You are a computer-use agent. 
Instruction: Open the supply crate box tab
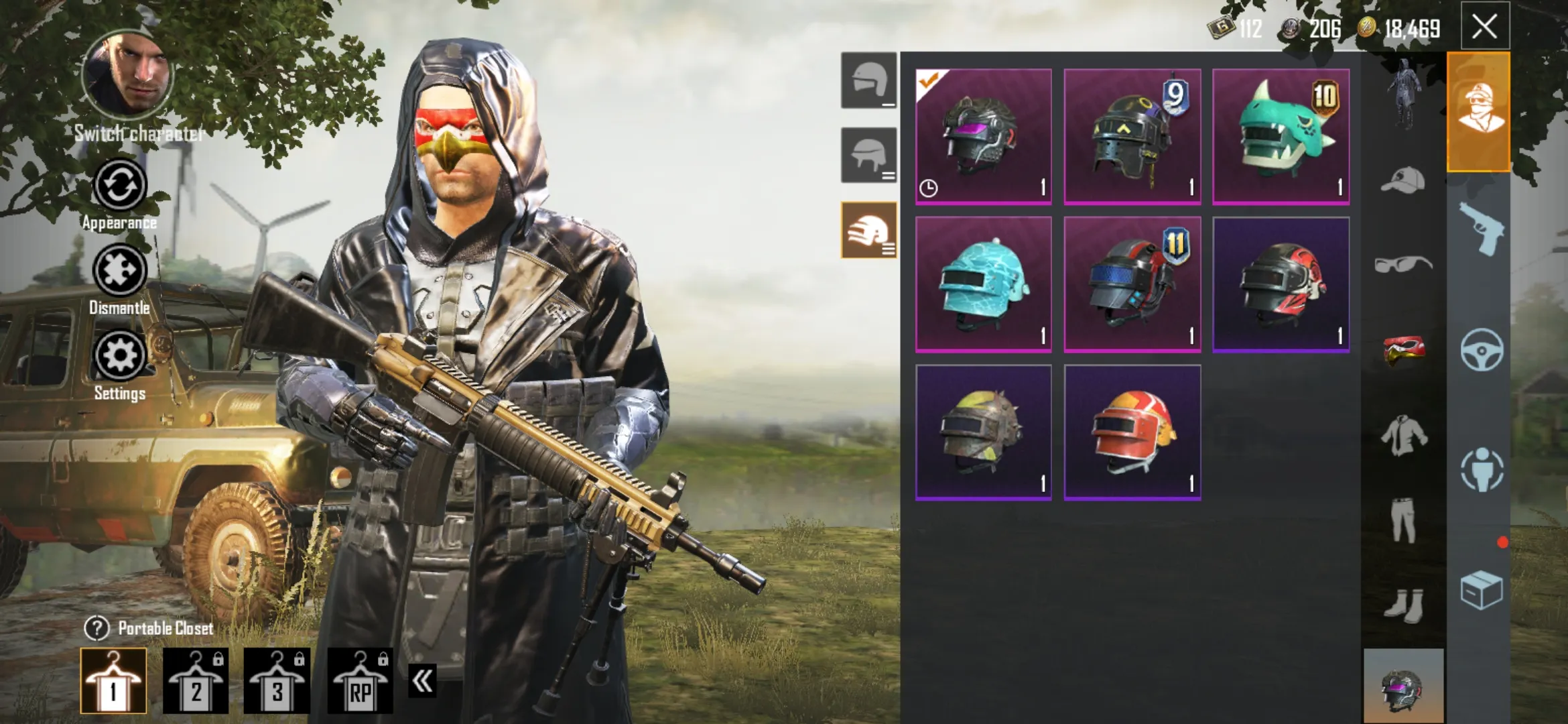pos(1480,590)
